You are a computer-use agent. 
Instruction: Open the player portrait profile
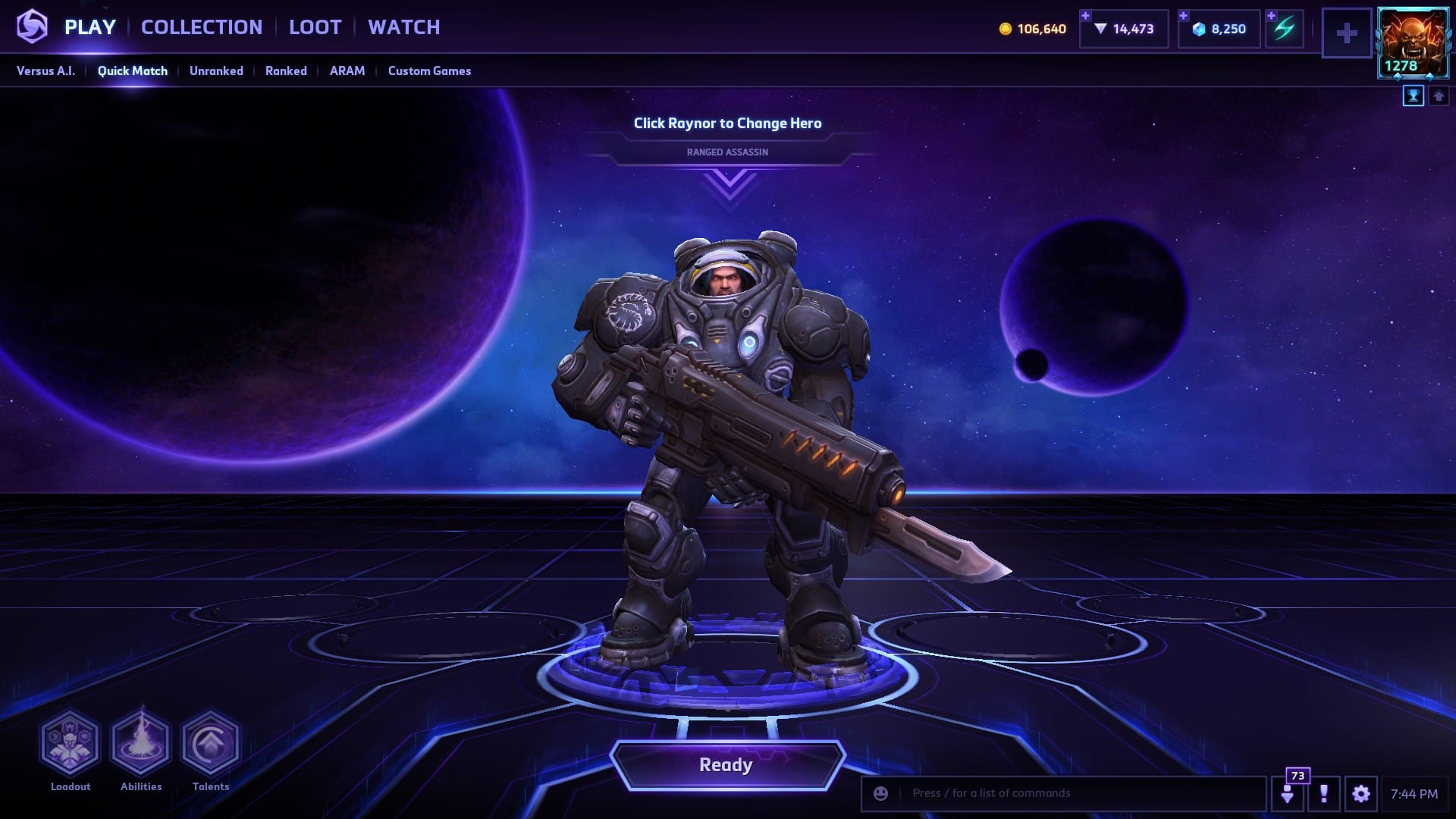[x=1413, y=42]
